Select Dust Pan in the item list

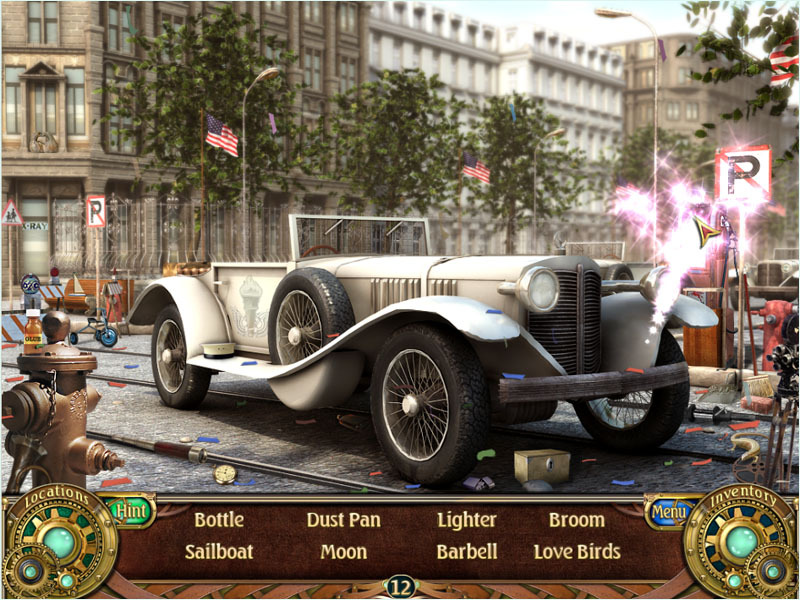pos(343,520)
